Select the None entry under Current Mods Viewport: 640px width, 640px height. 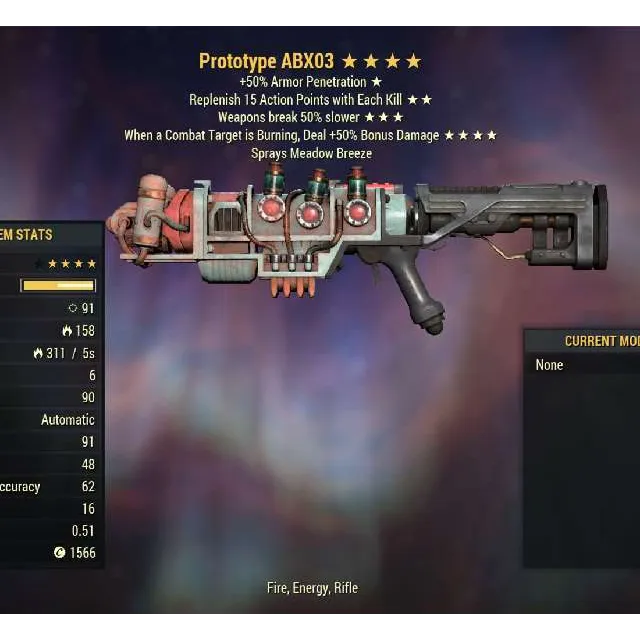(x=550, y=365)
